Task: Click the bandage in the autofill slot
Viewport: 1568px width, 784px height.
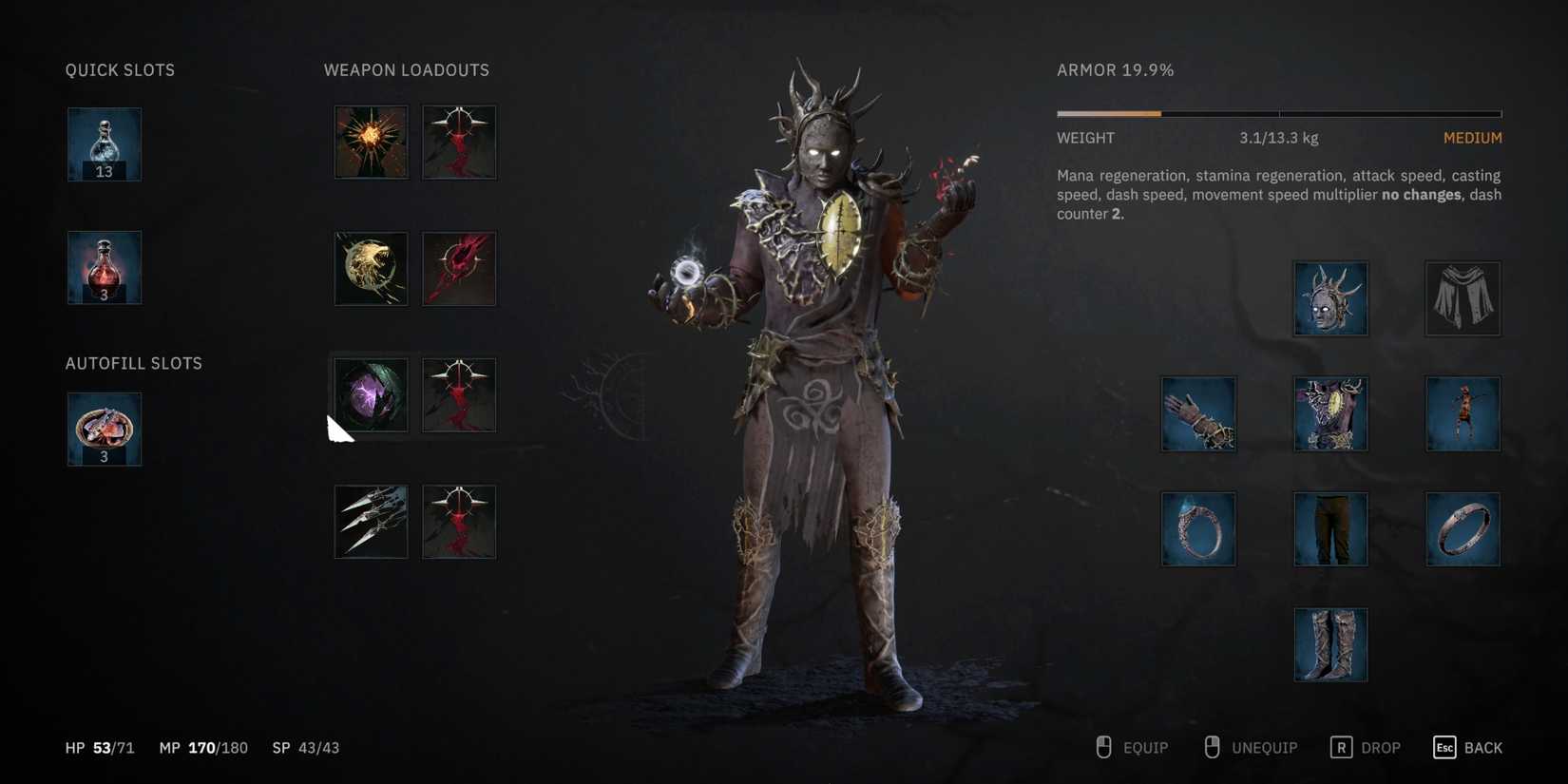Action: pyautogui.click(x=104, y=430)
